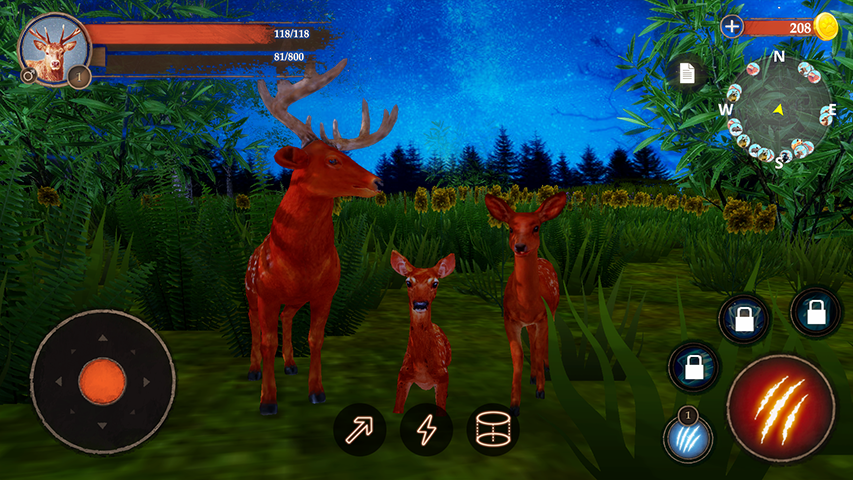Open the quest notes document icon
Image resolution: width=853 pixels, height=480 pixels.
687,73
